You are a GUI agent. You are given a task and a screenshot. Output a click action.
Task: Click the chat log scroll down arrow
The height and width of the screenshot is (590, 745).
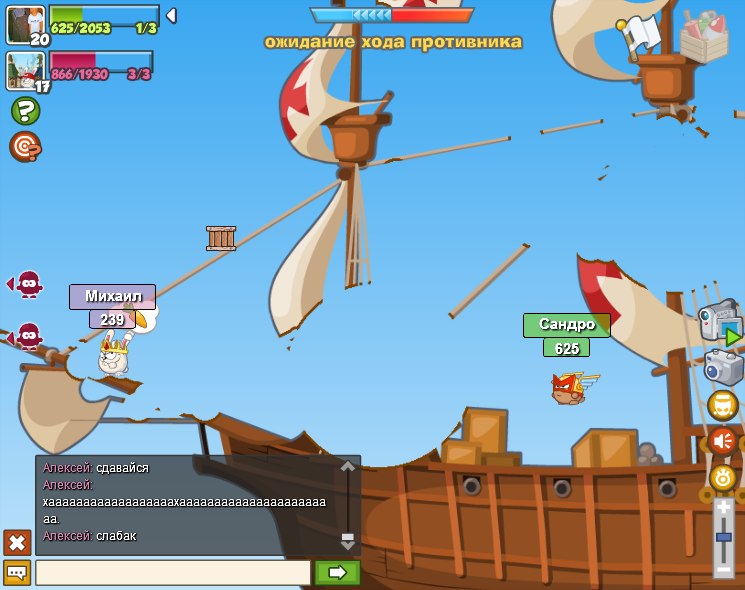[x=348, y=541]
